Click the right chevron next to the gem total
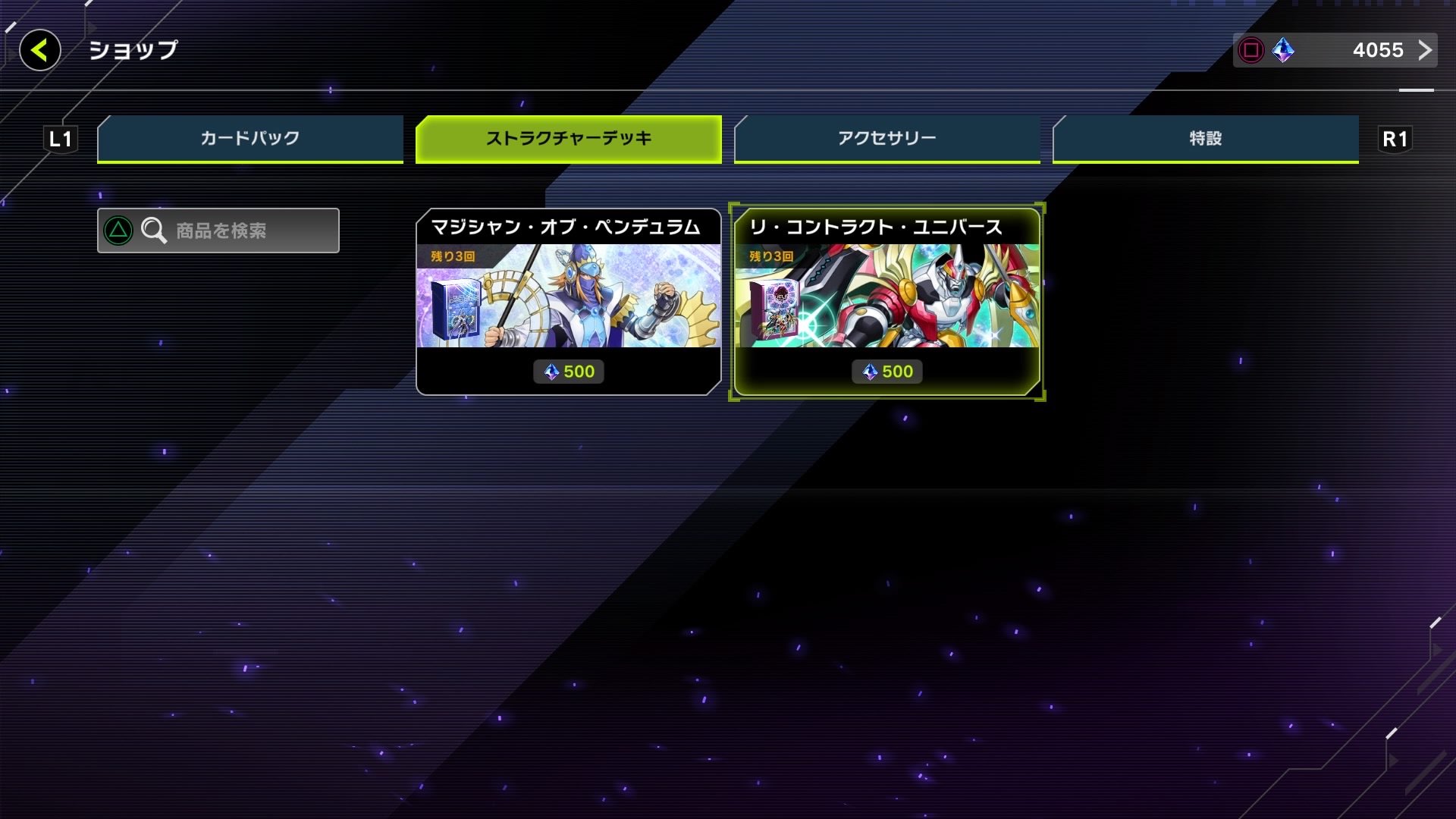The width and height of the screenshot is (1456, 819). coord(1426,50)
